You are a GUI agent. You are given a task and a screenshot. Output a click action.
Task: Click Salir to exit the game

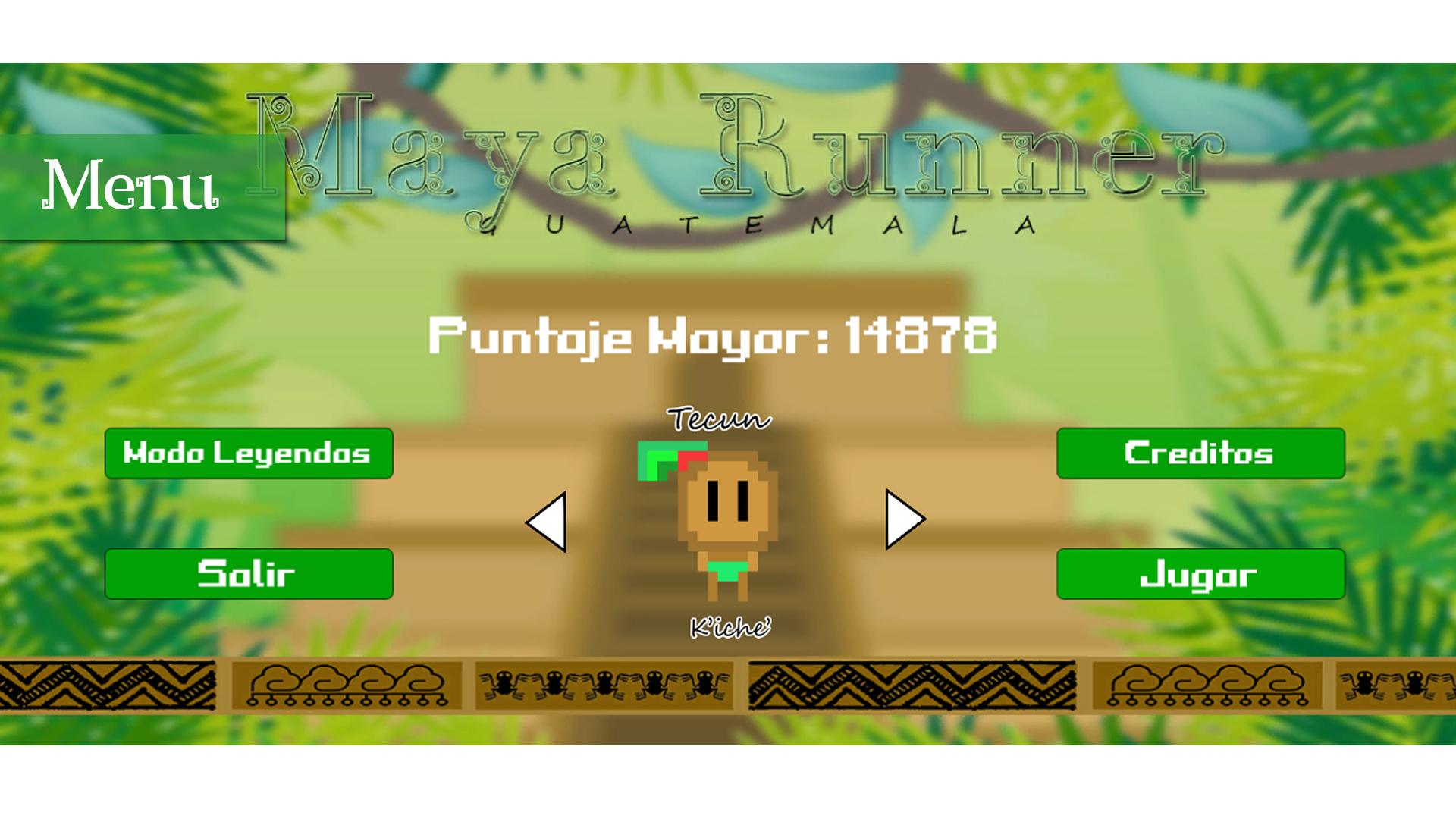click(x=249, y=574)
